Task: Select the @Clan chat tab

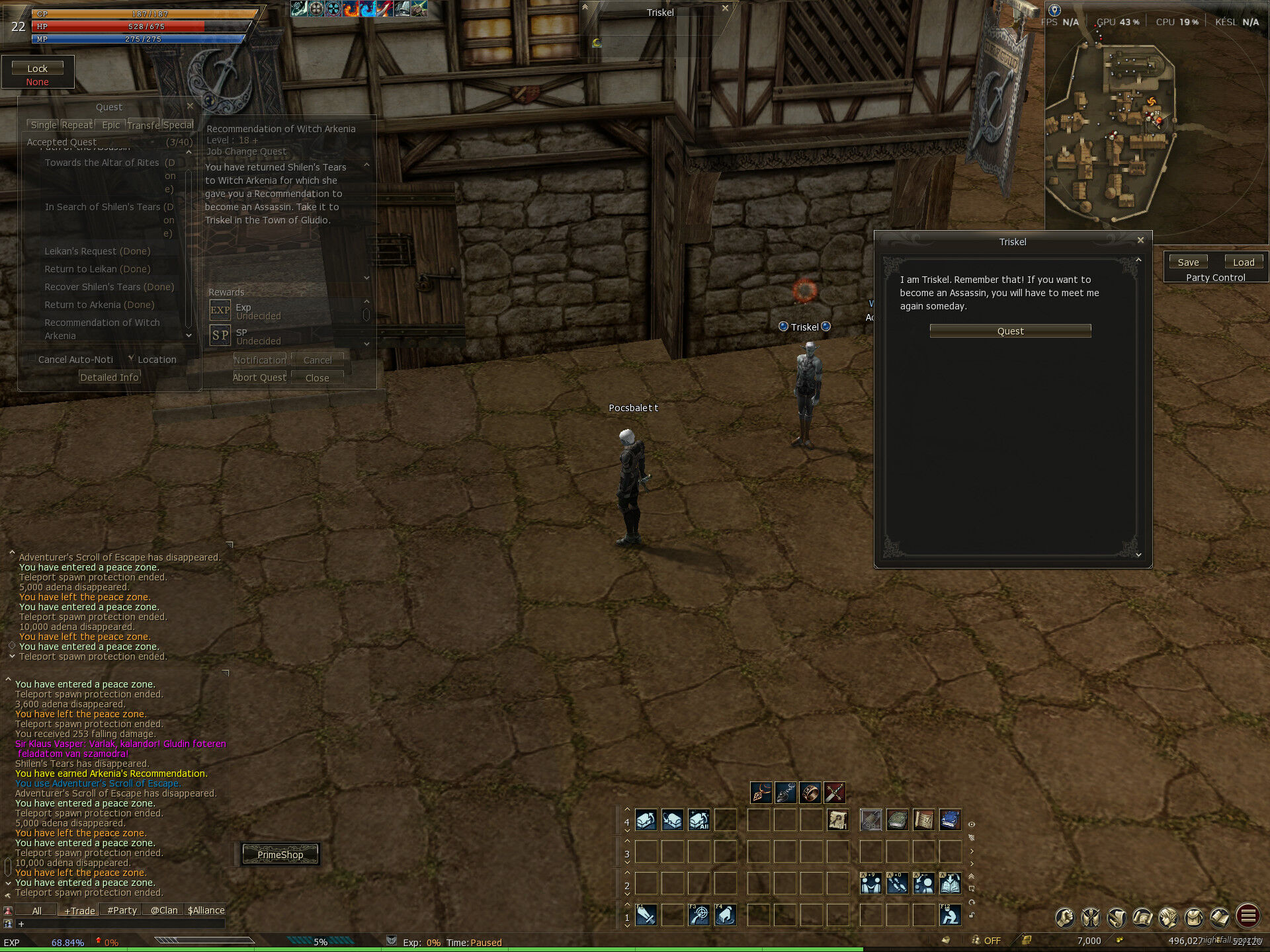Action: click(x=163, y=910)
